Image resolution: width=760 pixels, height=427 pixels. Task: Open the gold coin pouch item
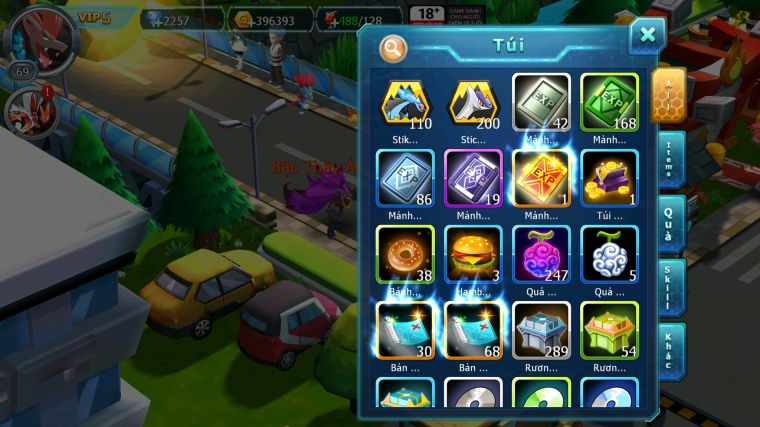pyautogui.click(x=609, y=180)
